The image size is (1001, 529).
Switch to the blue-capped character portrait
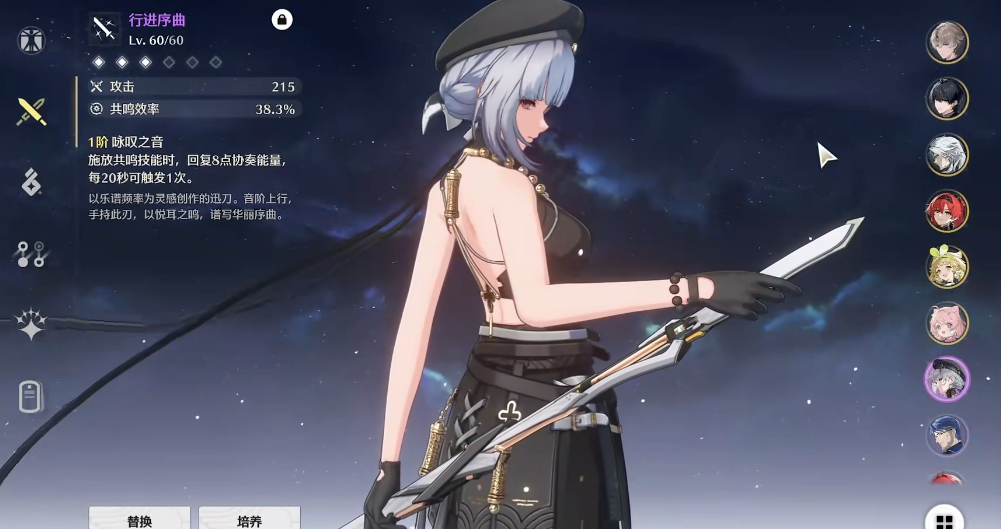tap(946, 435)
